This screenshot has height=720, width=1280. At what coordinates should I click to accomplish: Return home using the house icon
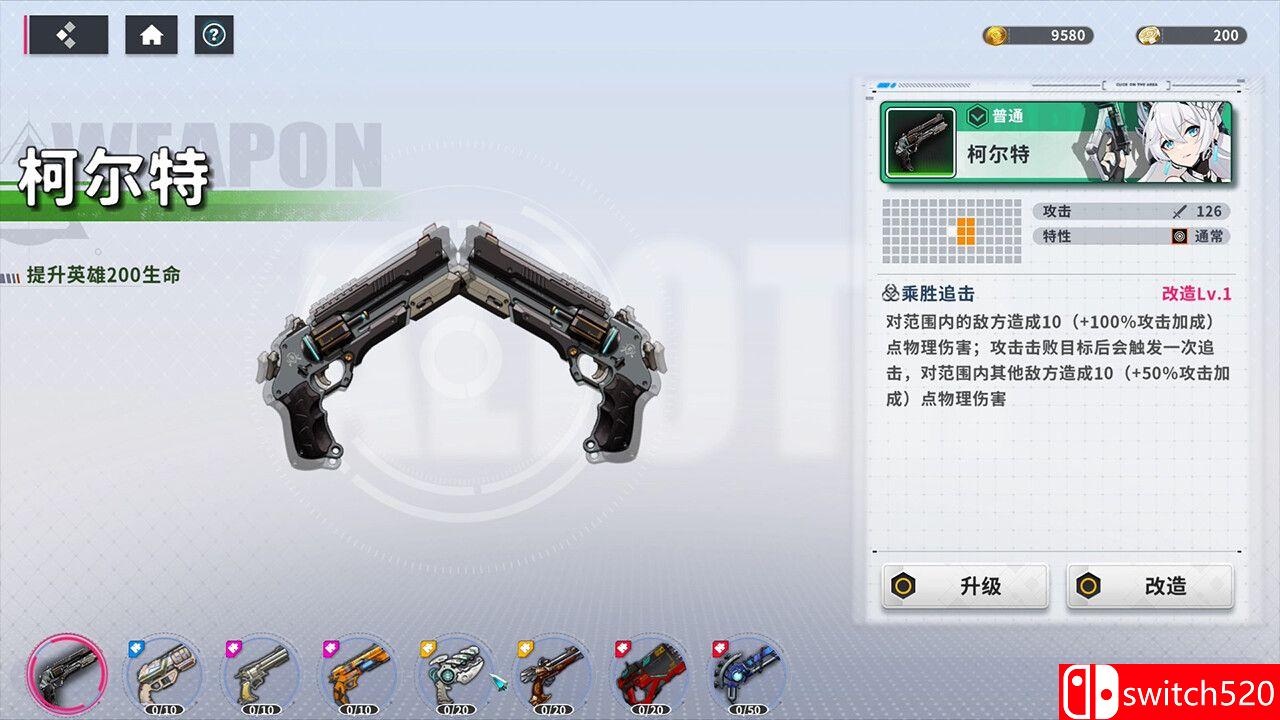point(150,36)
